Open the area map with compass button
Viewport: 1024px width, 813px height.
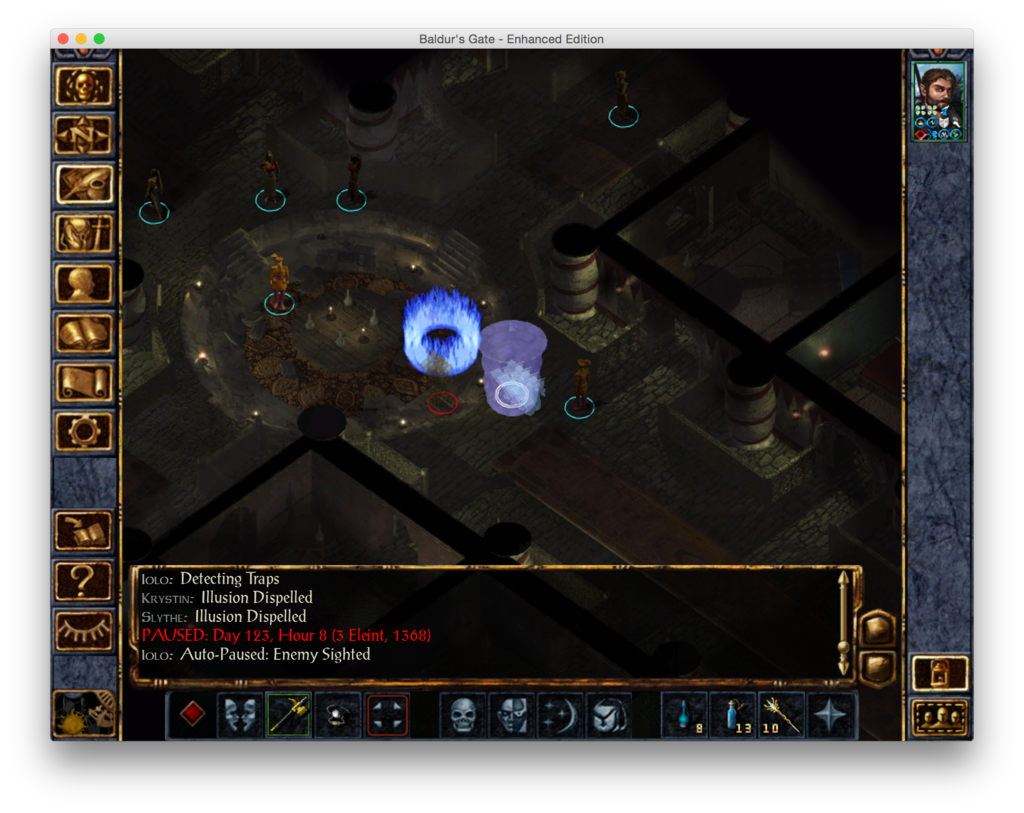coord(84,135)
